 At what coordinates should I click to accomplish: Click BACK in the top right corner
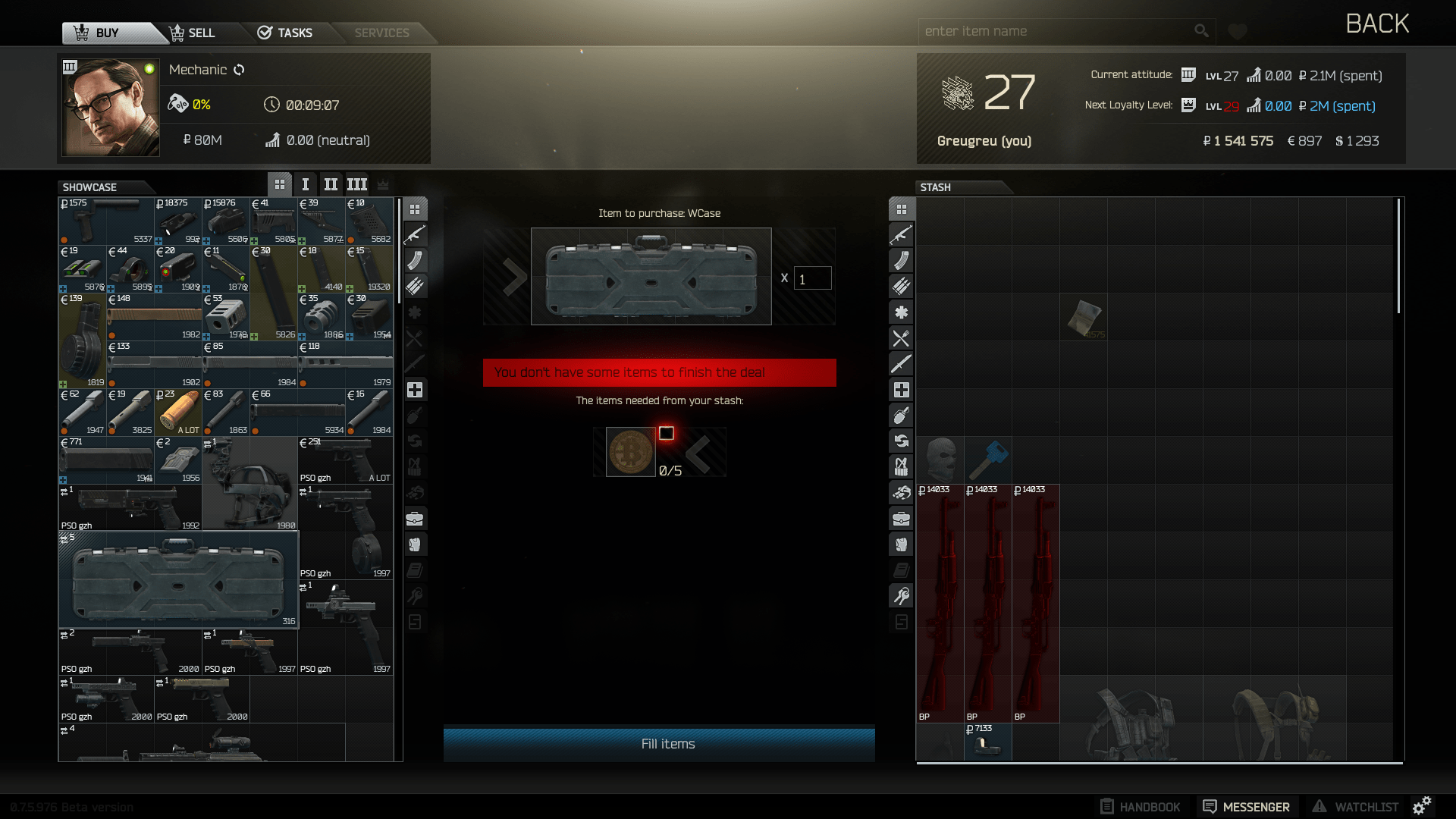(x=1377, y=24)
